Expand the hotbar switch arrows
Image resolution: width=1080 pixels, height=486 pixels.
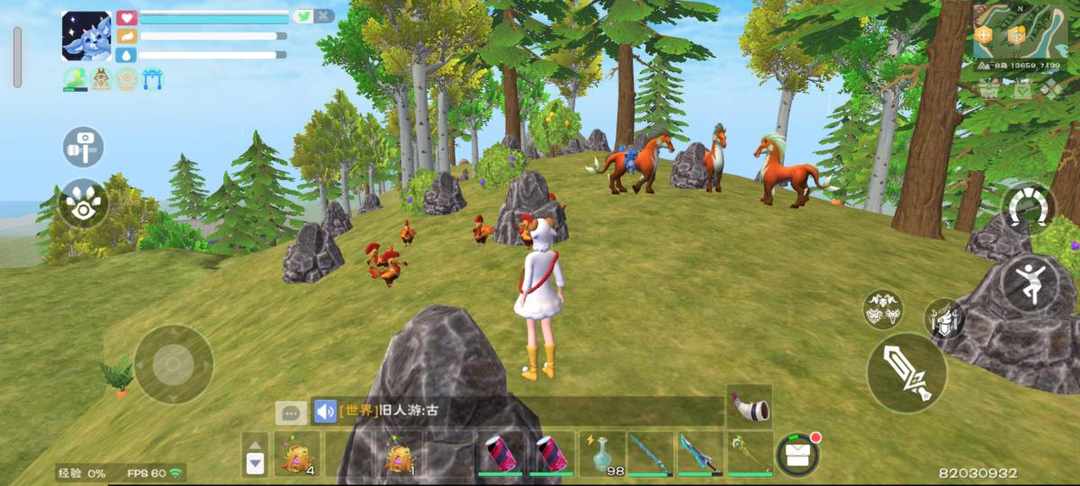(255, 454)
